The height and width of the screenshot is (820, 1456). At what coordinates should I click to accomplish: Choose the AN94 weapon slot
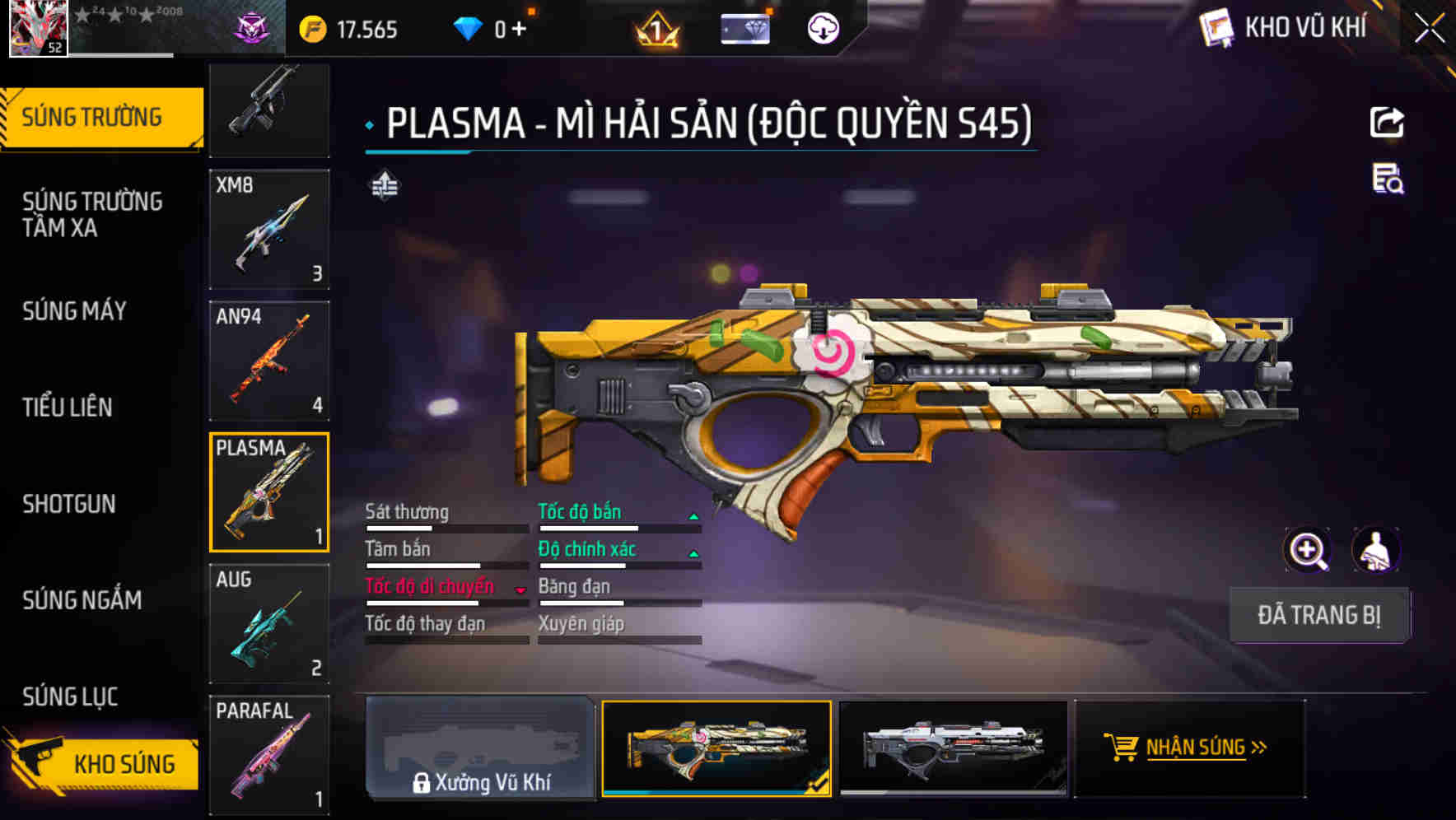tap(269, 361)
